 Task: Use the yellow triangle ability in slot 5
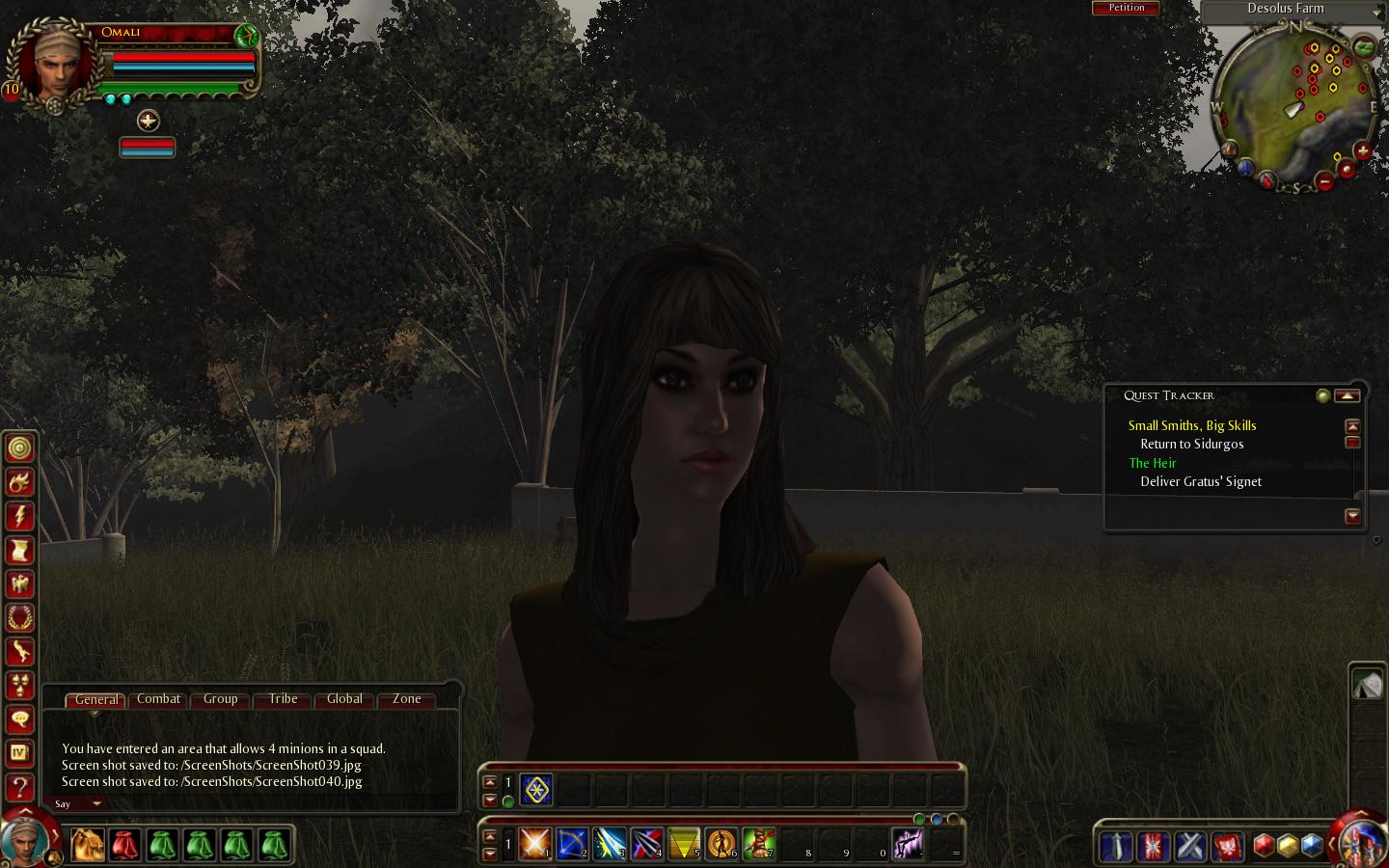point(684,844)
